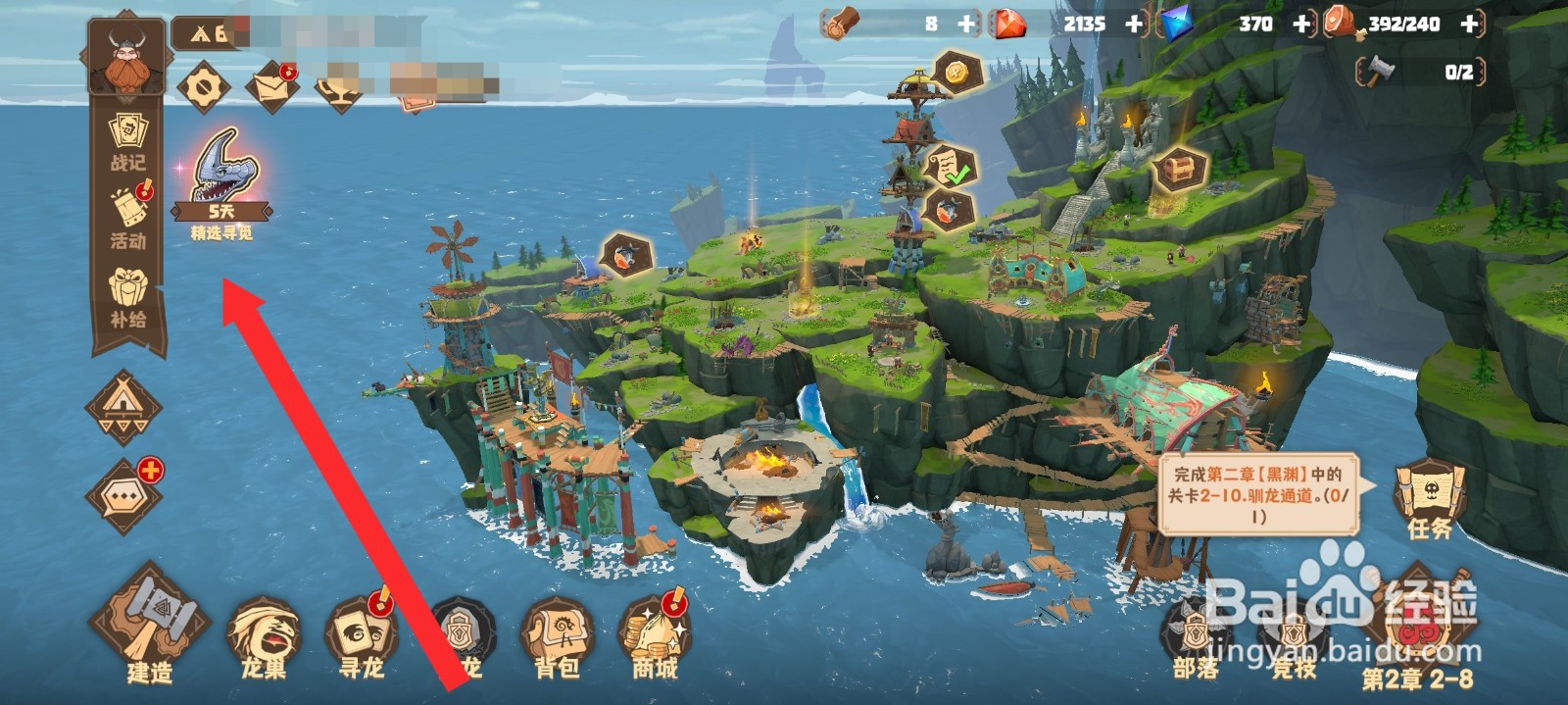1568x705 pixels.
Task: Add blue crystals with the plus button
Action: click(1301, 25)
